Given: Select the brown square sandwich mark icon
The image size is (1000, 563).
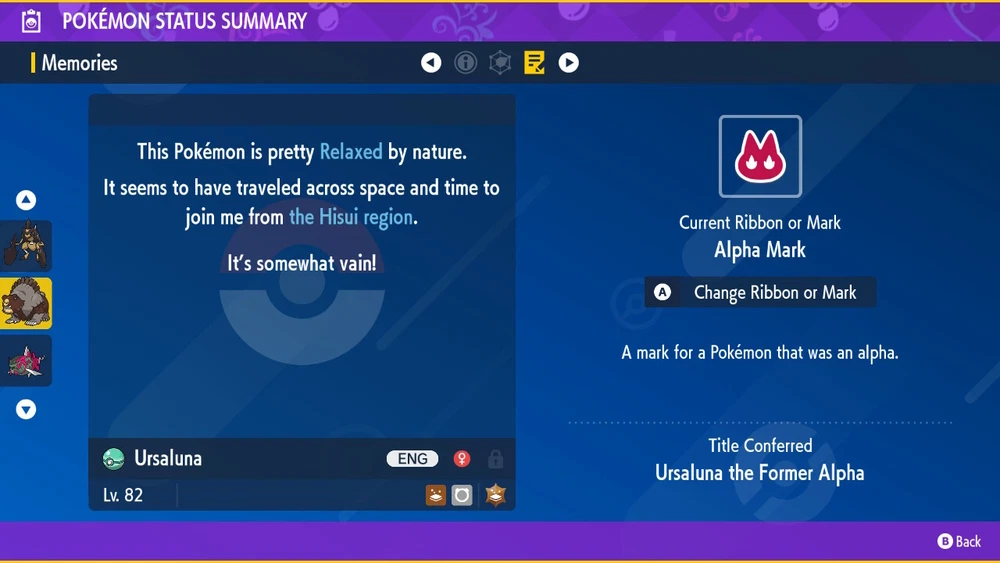Looking at the screenshot, I should click(x=435, y=494).
